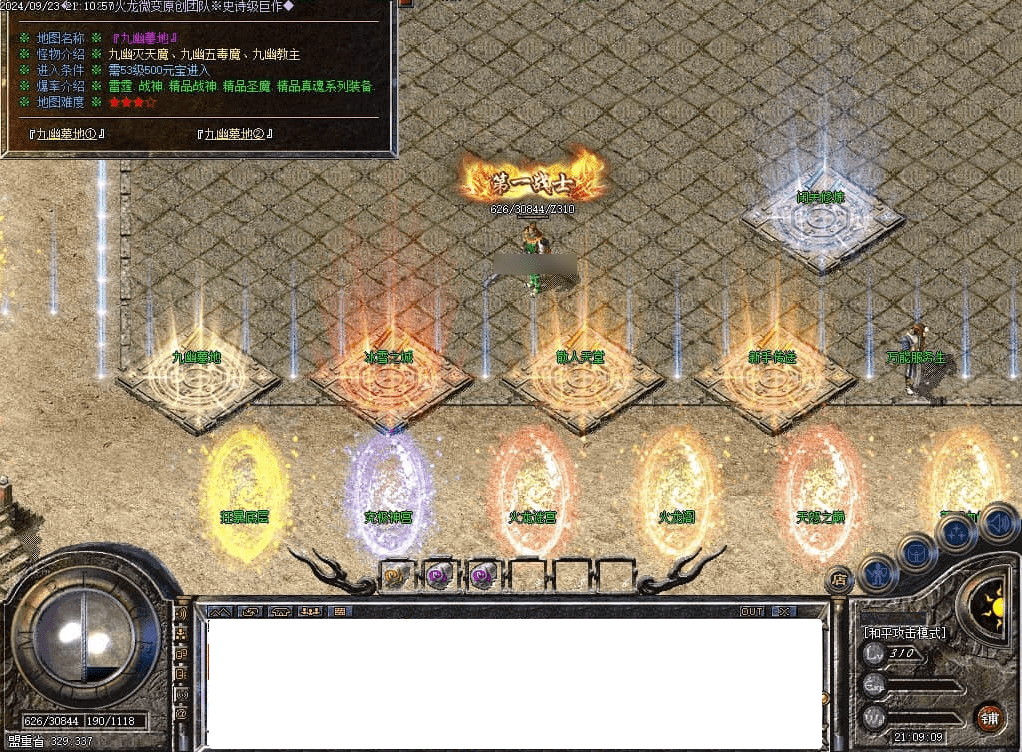
Task: Choose the 九幽墓地② map link
Action: point(236,133)
